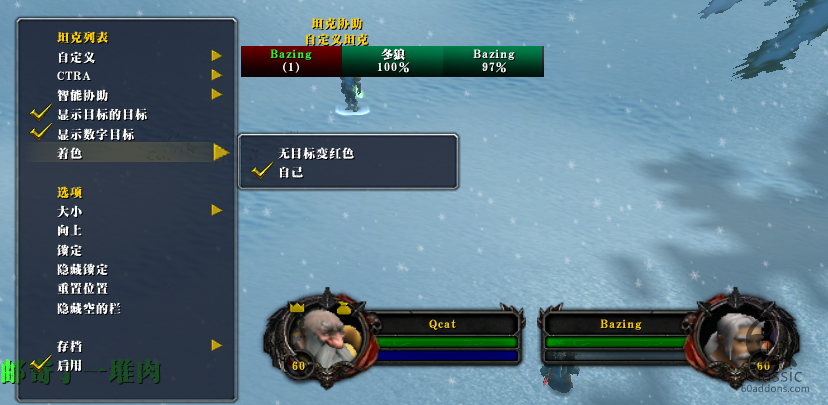Image resolution: width=828 pixels, height=405 pixels.
Task: Click the red Bazing tank frame
Action: [291, 61]
